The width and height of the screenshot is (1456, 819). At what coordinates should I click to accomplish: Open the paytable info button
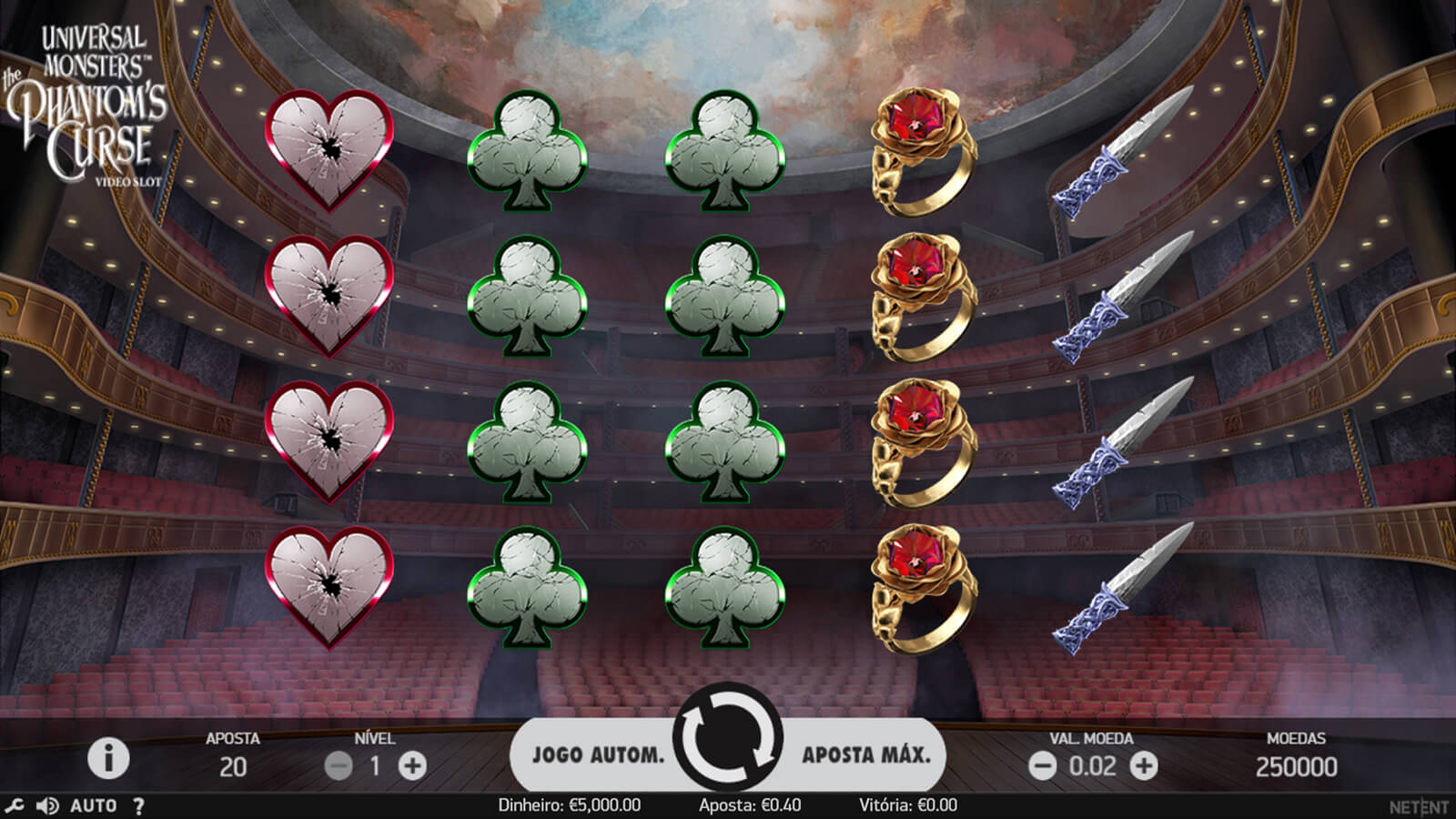point(108,758)
